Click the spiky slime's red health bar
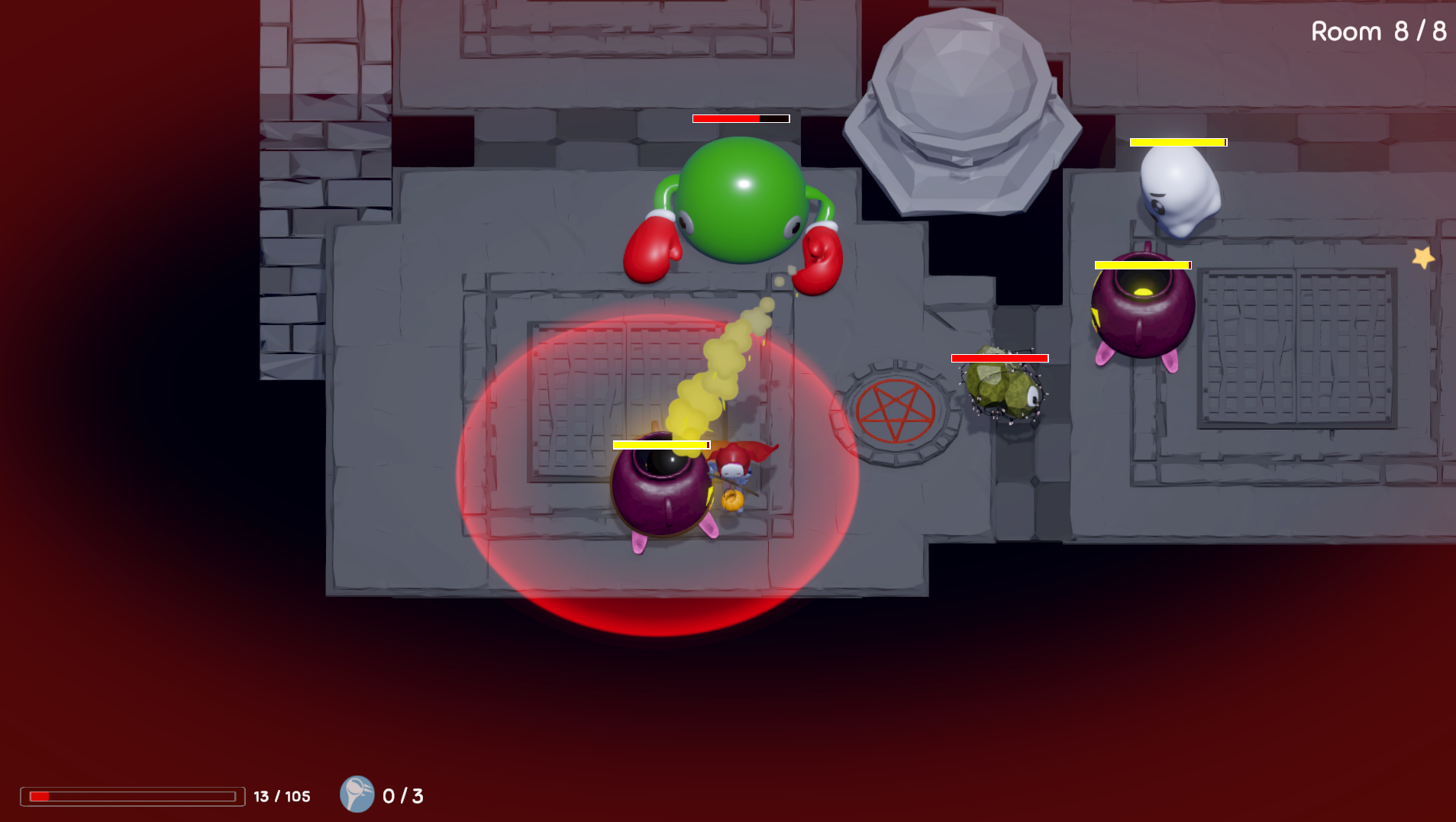The image size is (1456, 822). click(999, 356)
